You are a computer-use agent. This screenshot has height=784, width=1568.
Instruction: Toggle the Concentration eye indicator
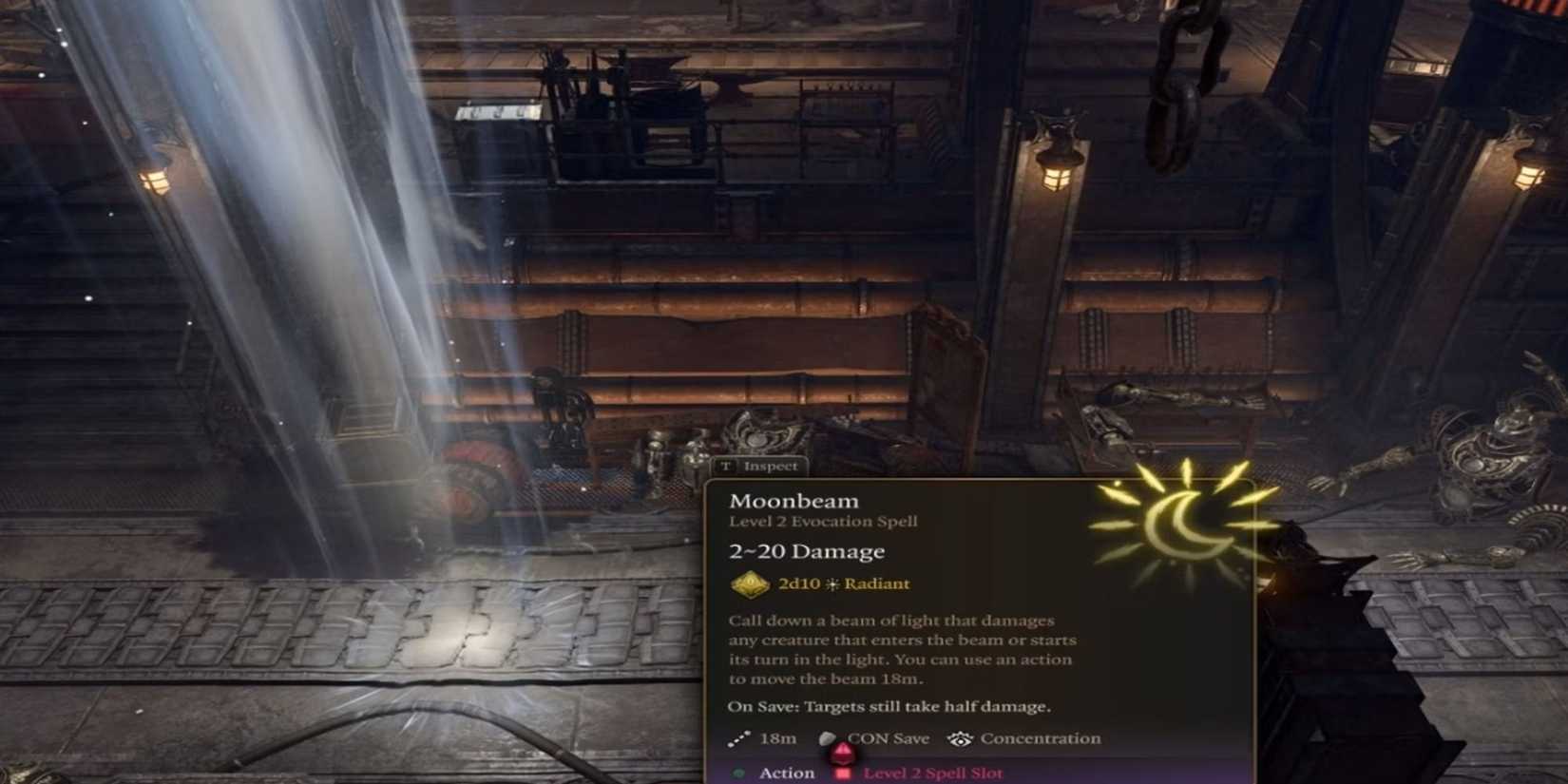tap(960, 737)
